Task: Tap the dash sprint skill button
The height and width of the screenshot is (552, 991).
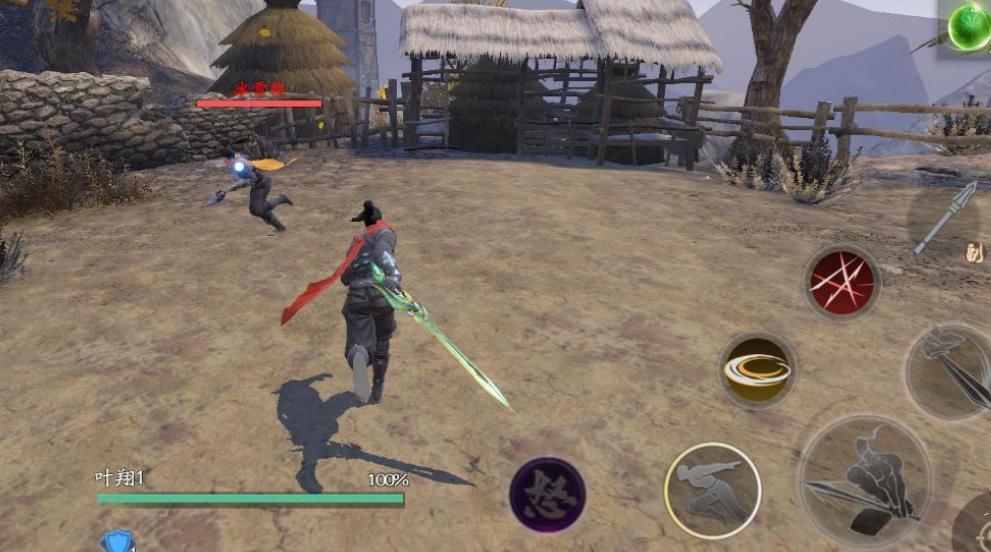Action: 712,490
